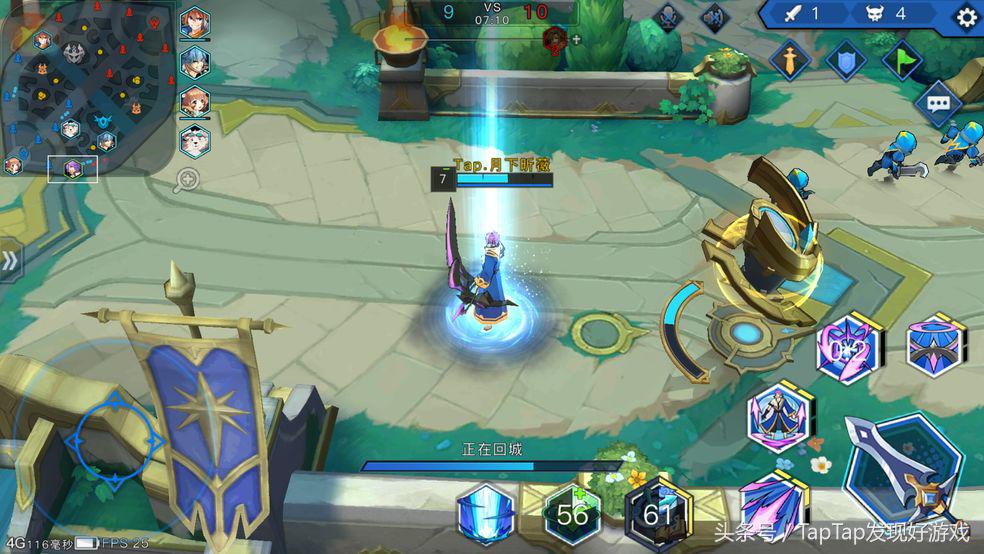
Task: Expand the side panel double-arrow tab
Action: (x=10, y=261)
